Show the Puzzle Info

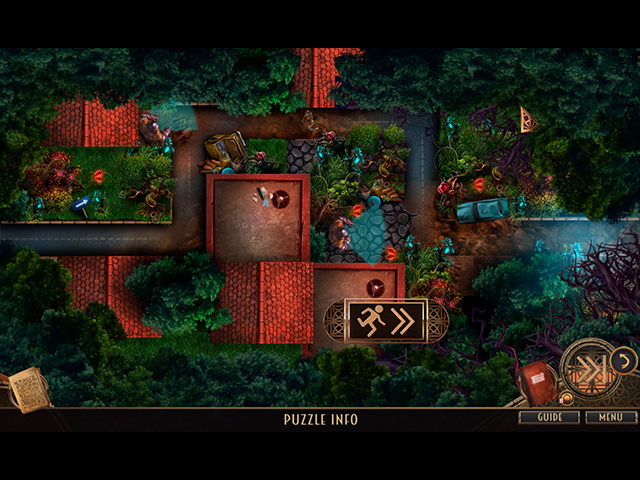click(x=319, y=420)
